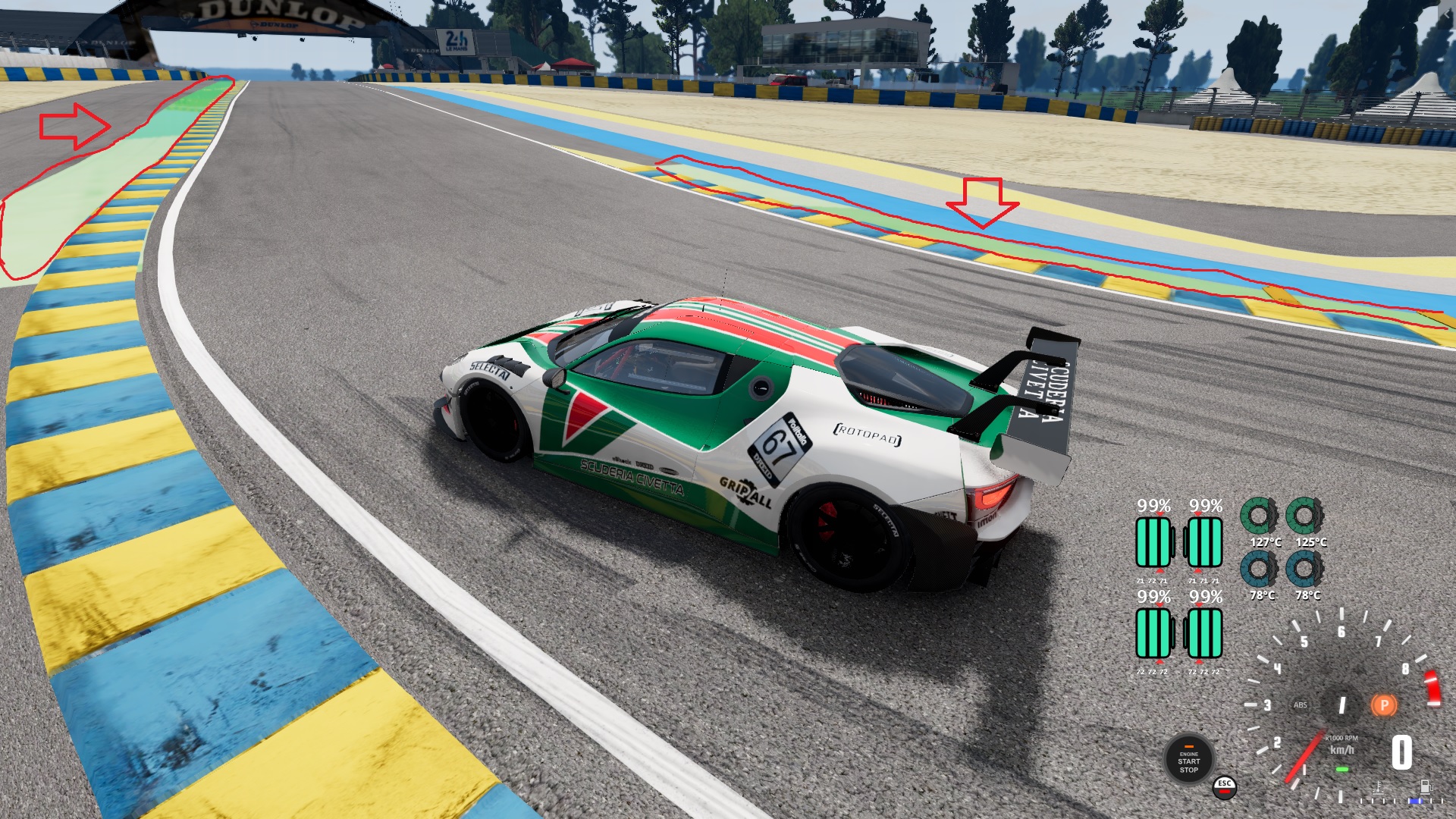Click the Engine Start Stop button
This screenshot has width=1456, height=819.
click(x=1188, y=761)
